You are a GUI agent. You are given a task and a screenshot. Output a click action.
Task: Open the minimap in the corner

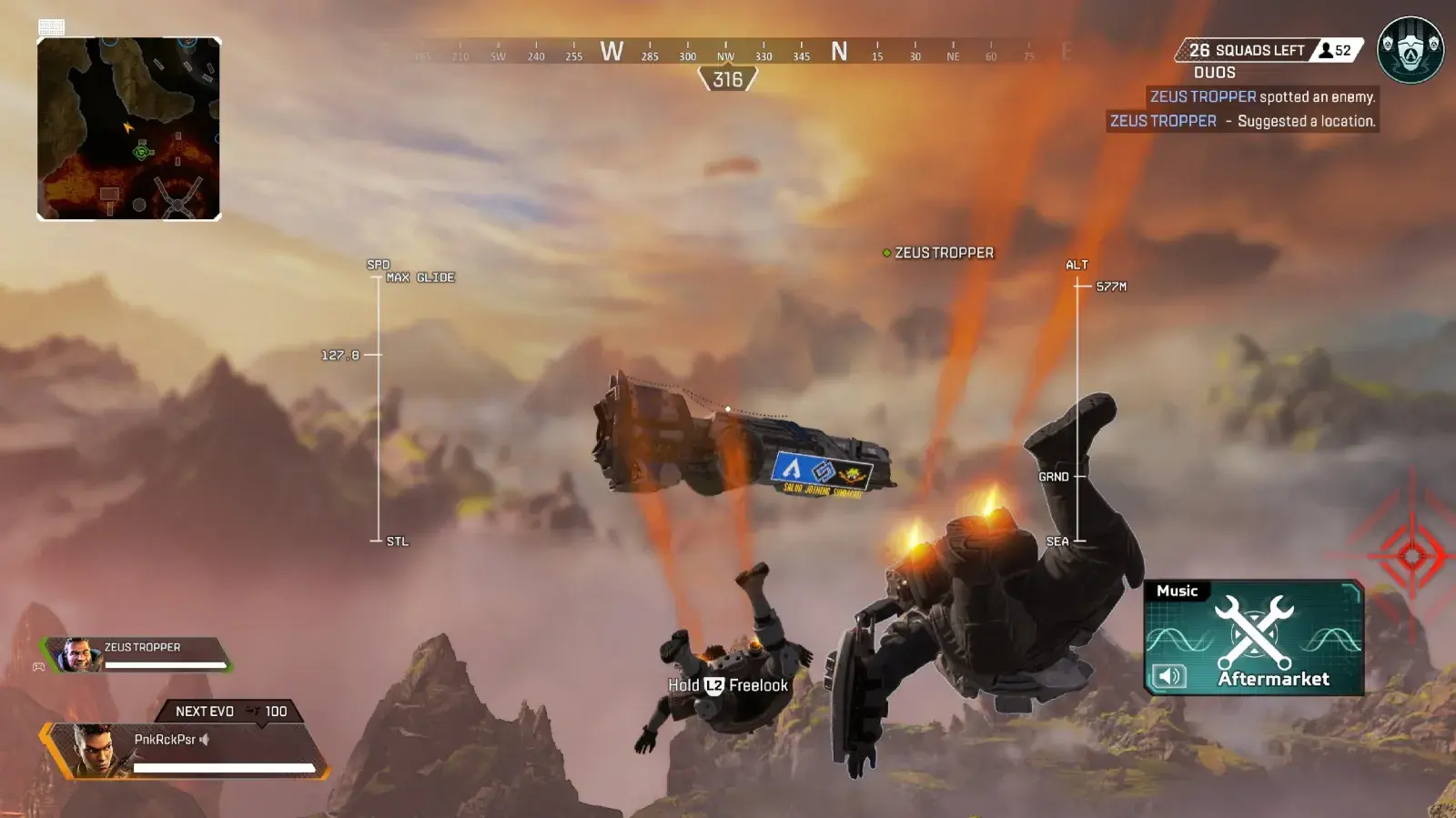click(x=128, y=128)
